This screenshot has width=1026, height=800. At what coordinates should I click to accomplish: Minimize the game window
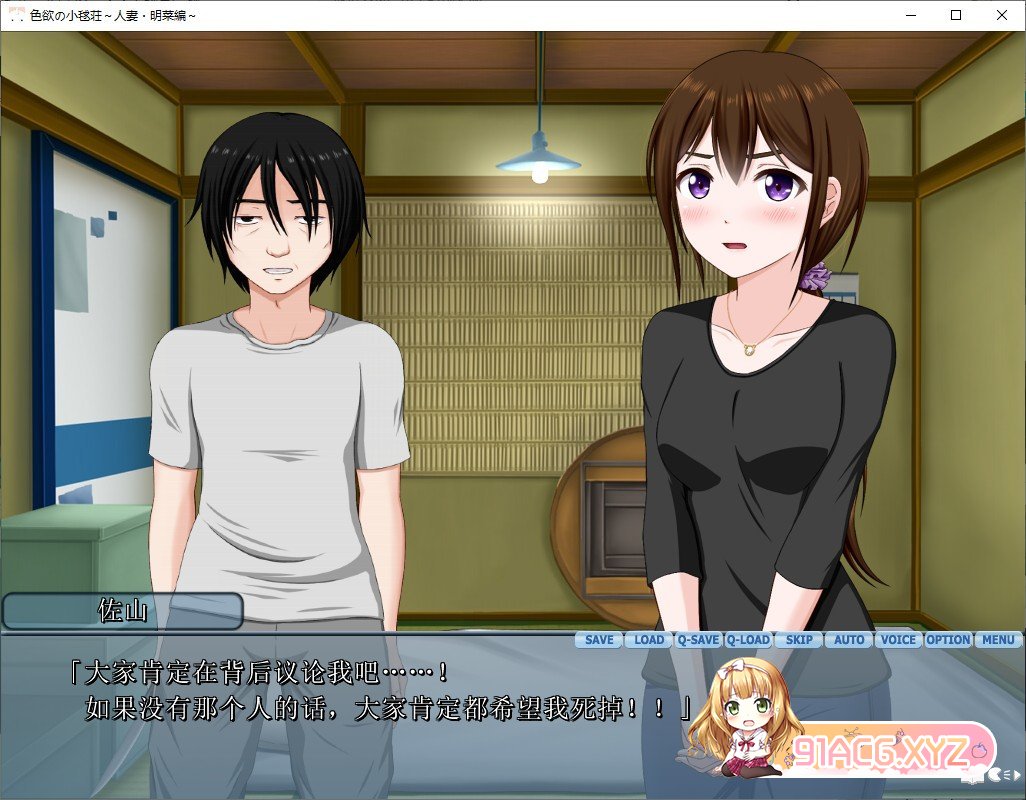pos(910,15)
